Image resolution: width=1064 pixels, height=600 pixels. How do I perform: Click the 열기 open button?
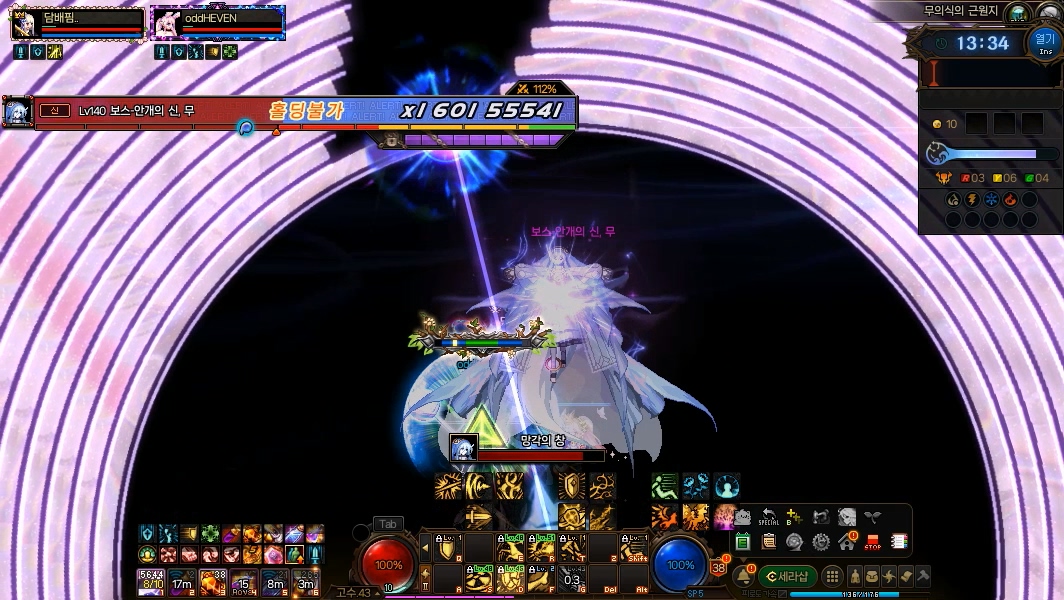[x=1043, y=42]
